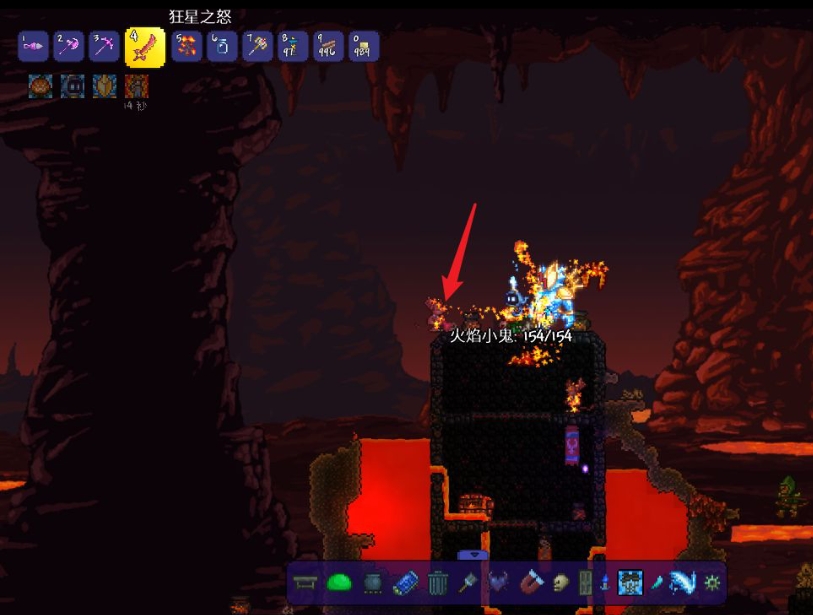Image resolution: width=813 pixels, height=615 pixels.
Task: Choose the golden hammer in slot 7
Action: (257, 46)
